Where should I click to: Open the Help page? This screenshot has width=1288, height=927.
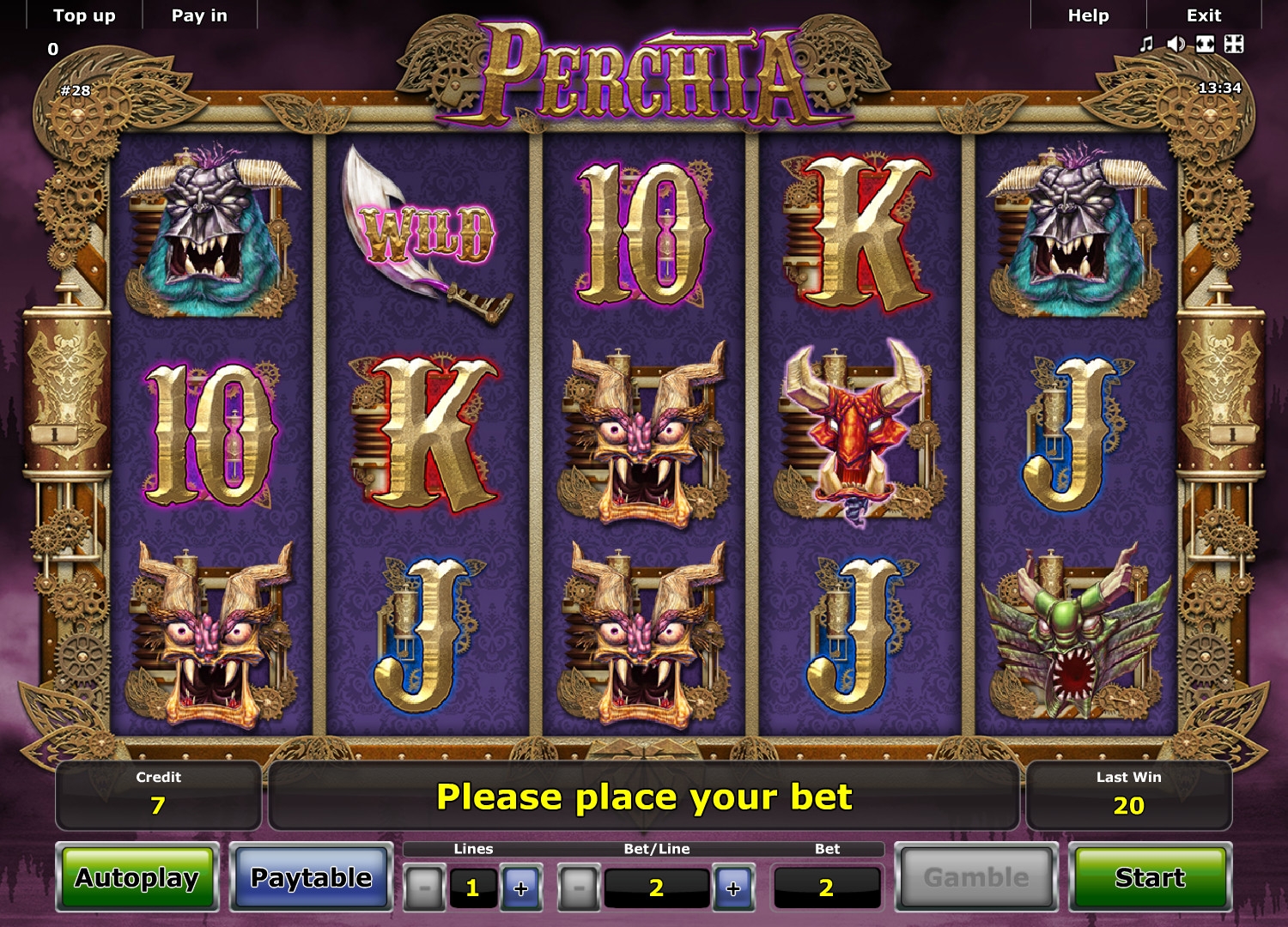[x=1088, y=15]
